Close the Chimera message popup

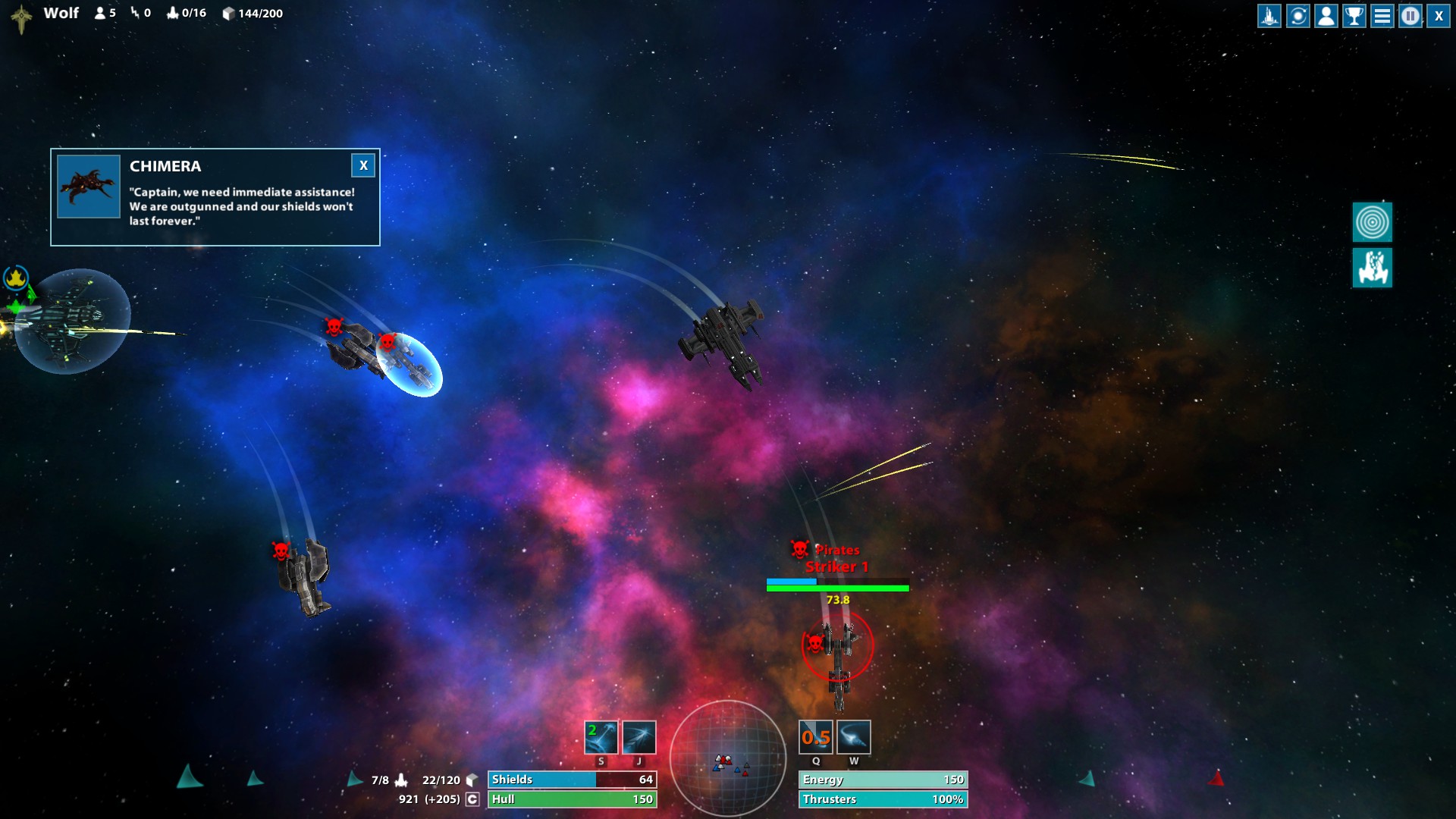click(363, 165)
